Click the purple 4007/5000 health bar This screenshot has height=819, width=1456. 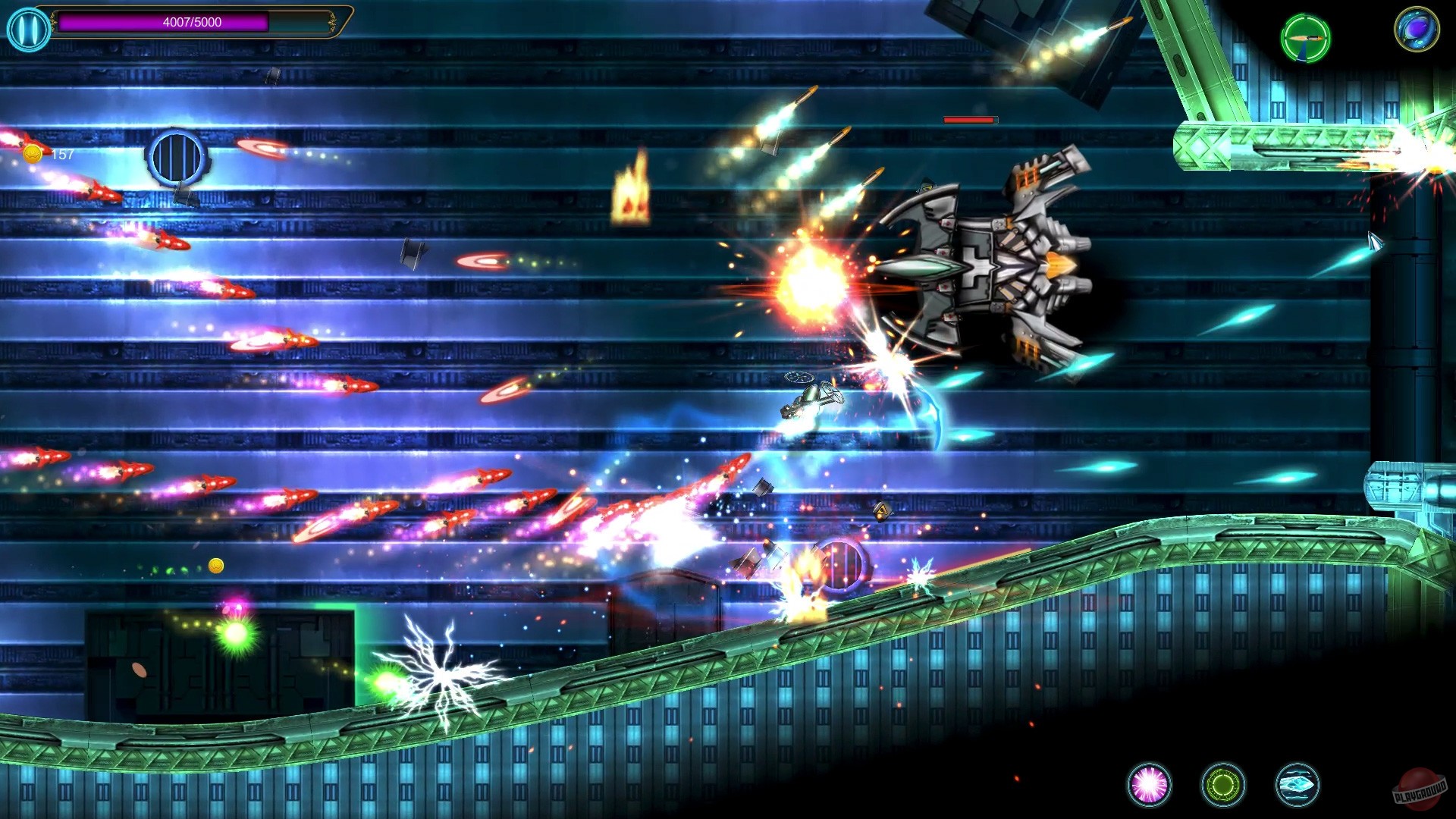point(190,21)
